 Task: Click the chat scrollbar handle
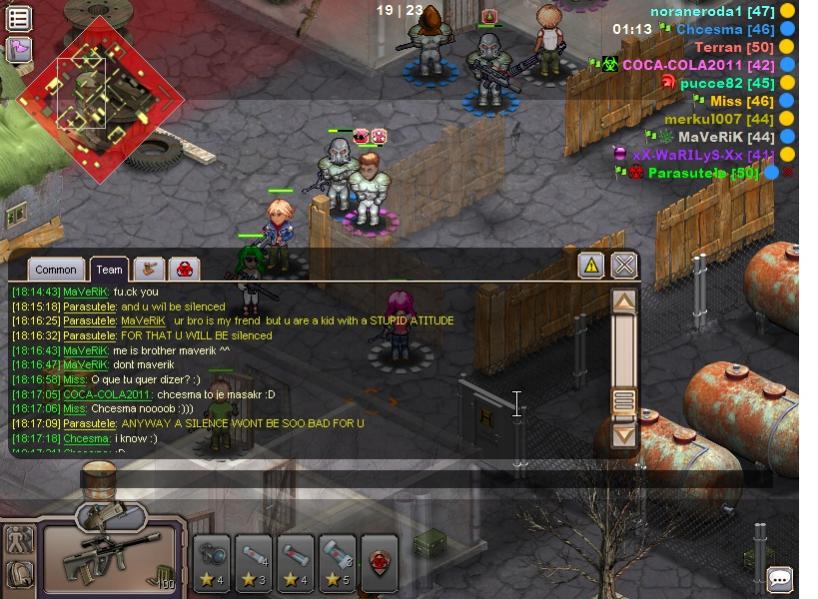(624, 402)
